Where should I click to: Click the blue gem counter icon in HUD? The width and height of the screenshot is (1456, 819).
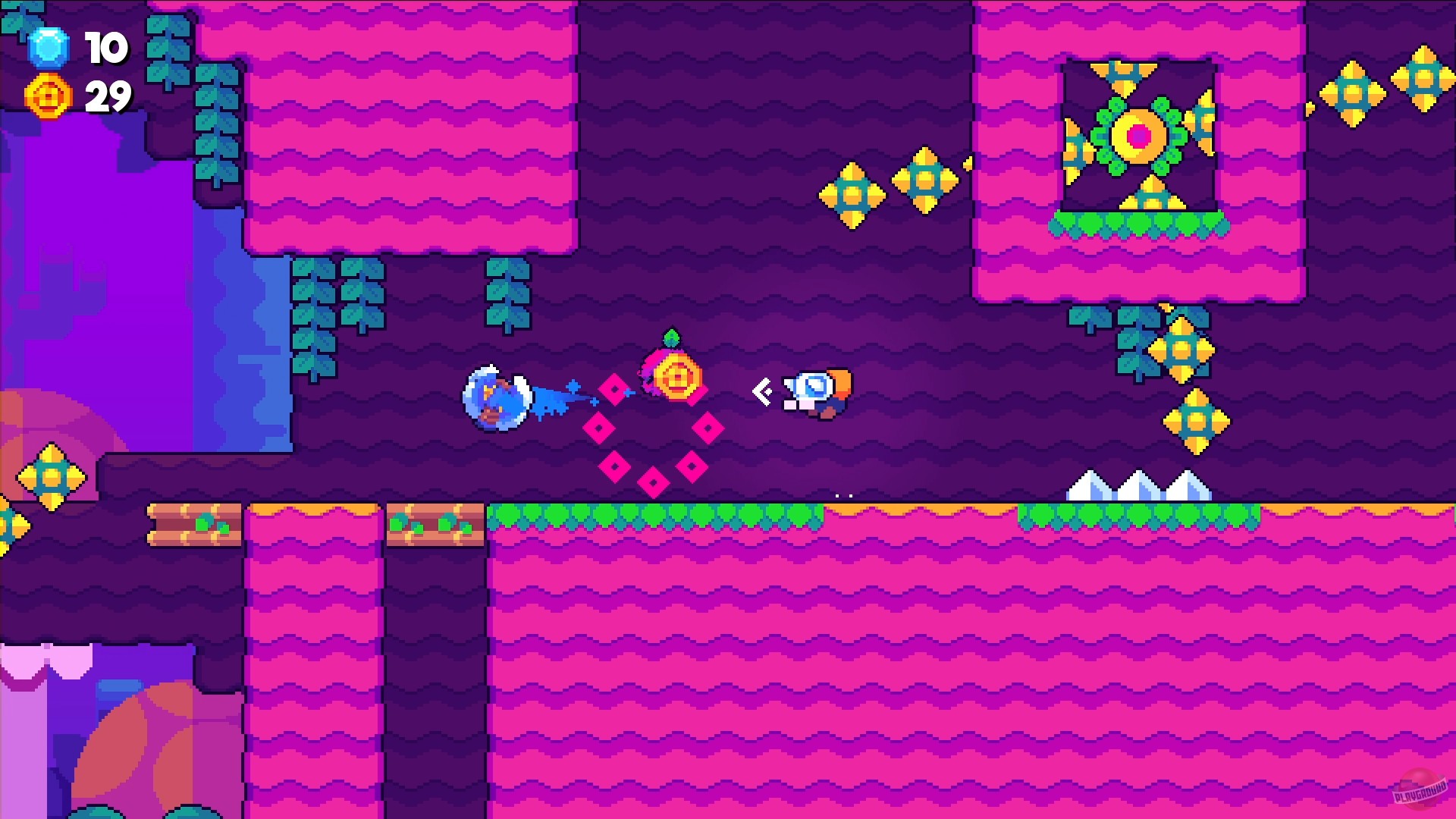click(47, 48)
